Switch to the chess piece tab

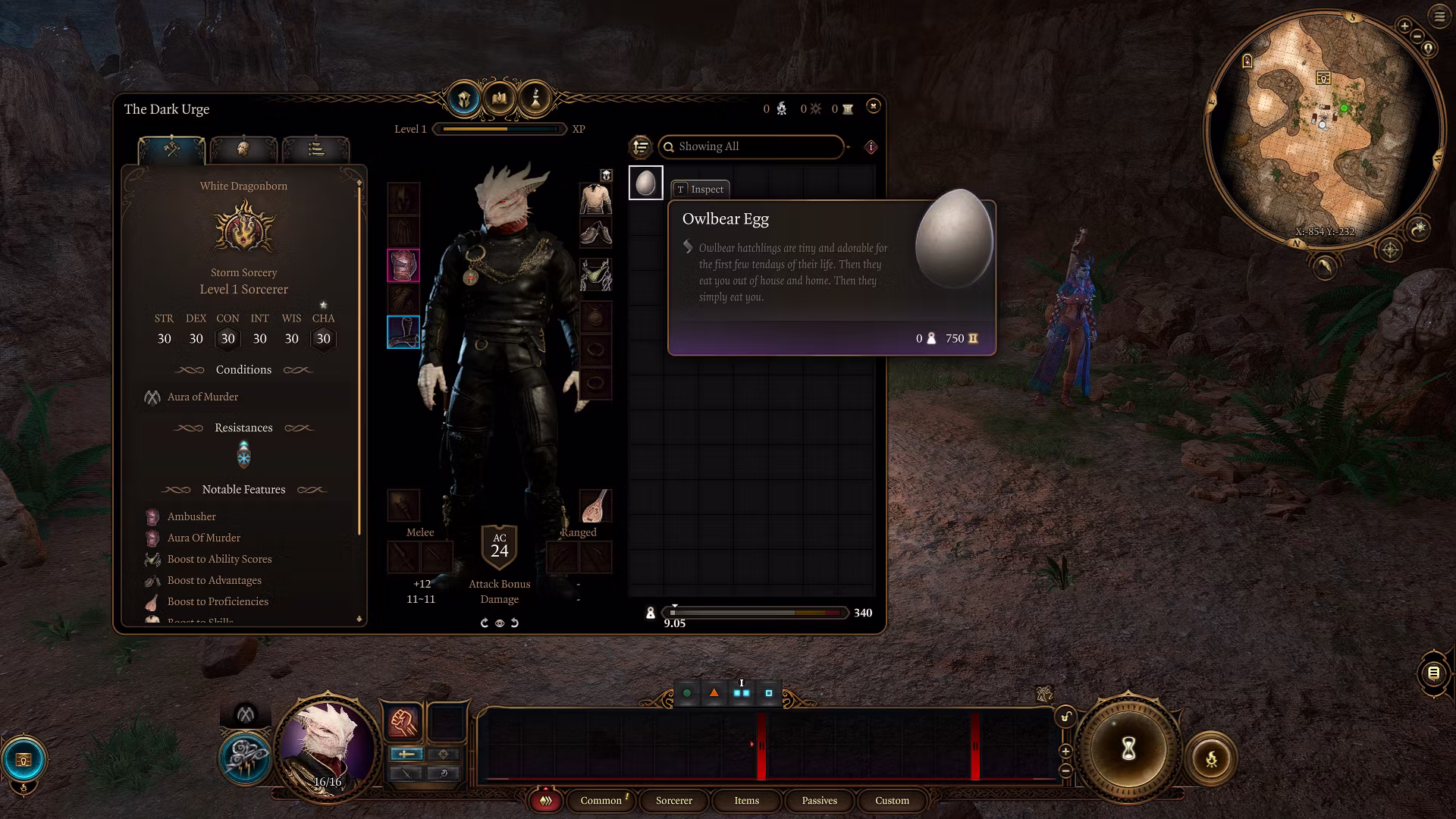535,99
